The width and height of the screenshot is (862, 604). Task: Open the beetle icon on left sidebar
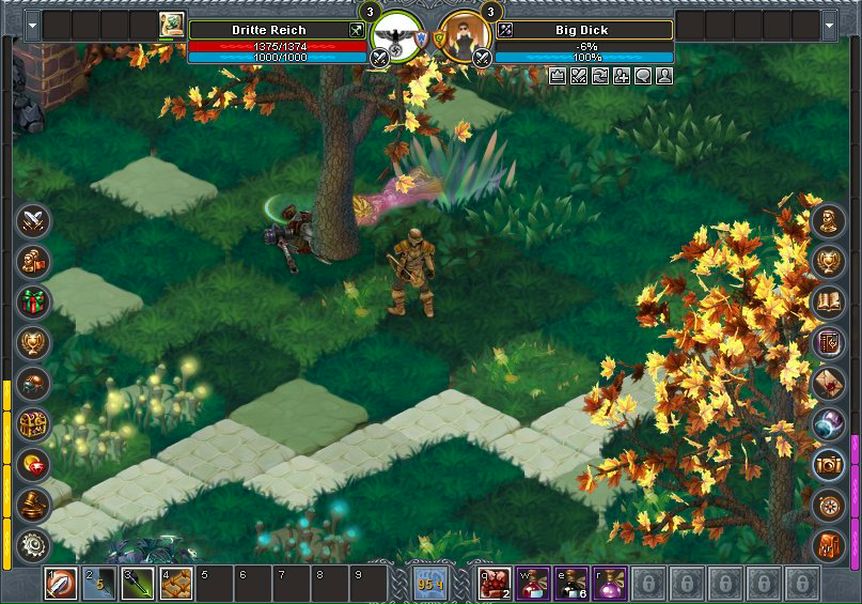coord(34,383)
